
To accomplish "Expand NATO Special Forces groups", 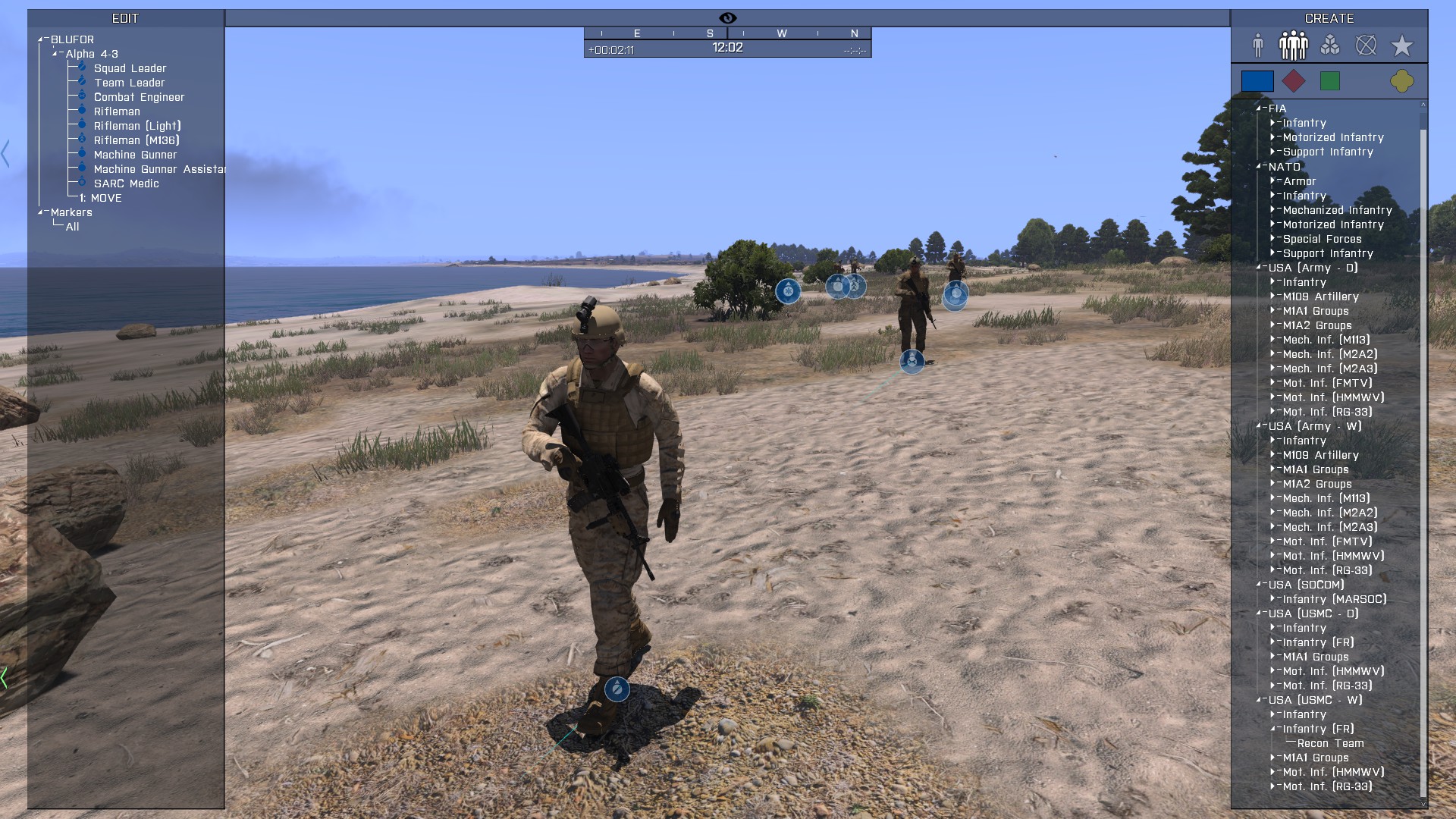I will [1272, 239].
